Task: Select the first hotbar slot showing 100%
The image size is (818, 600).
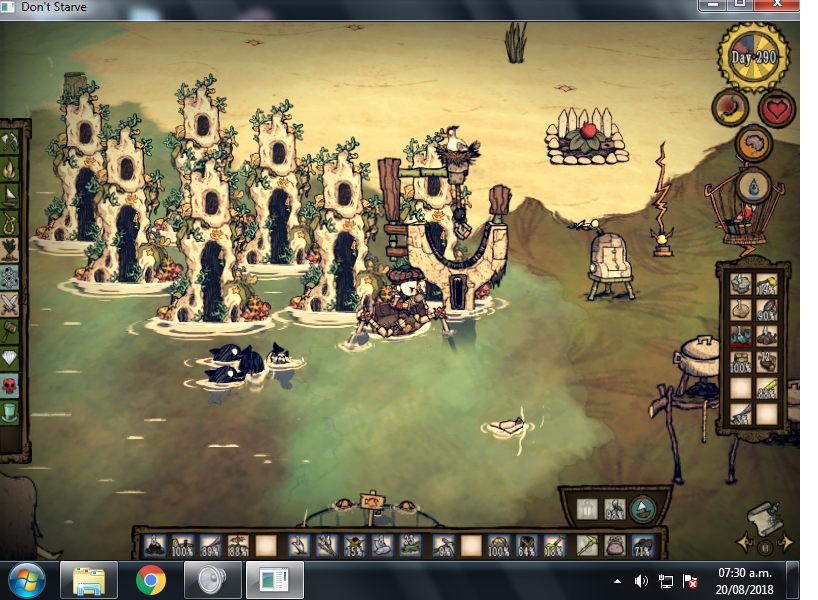Action: pos(182,546)
